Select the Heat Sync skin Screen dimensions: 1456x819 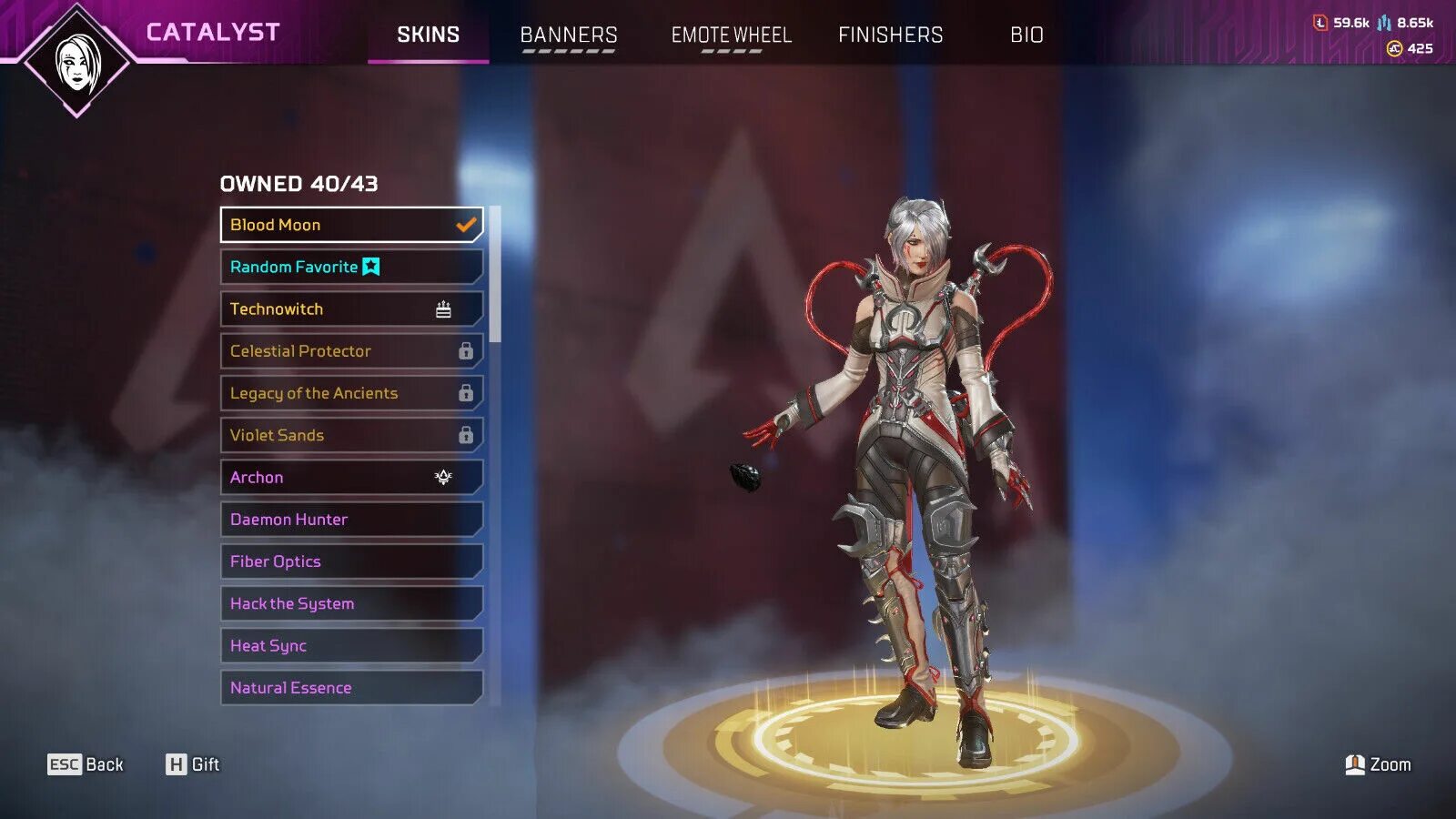point(351,645)
